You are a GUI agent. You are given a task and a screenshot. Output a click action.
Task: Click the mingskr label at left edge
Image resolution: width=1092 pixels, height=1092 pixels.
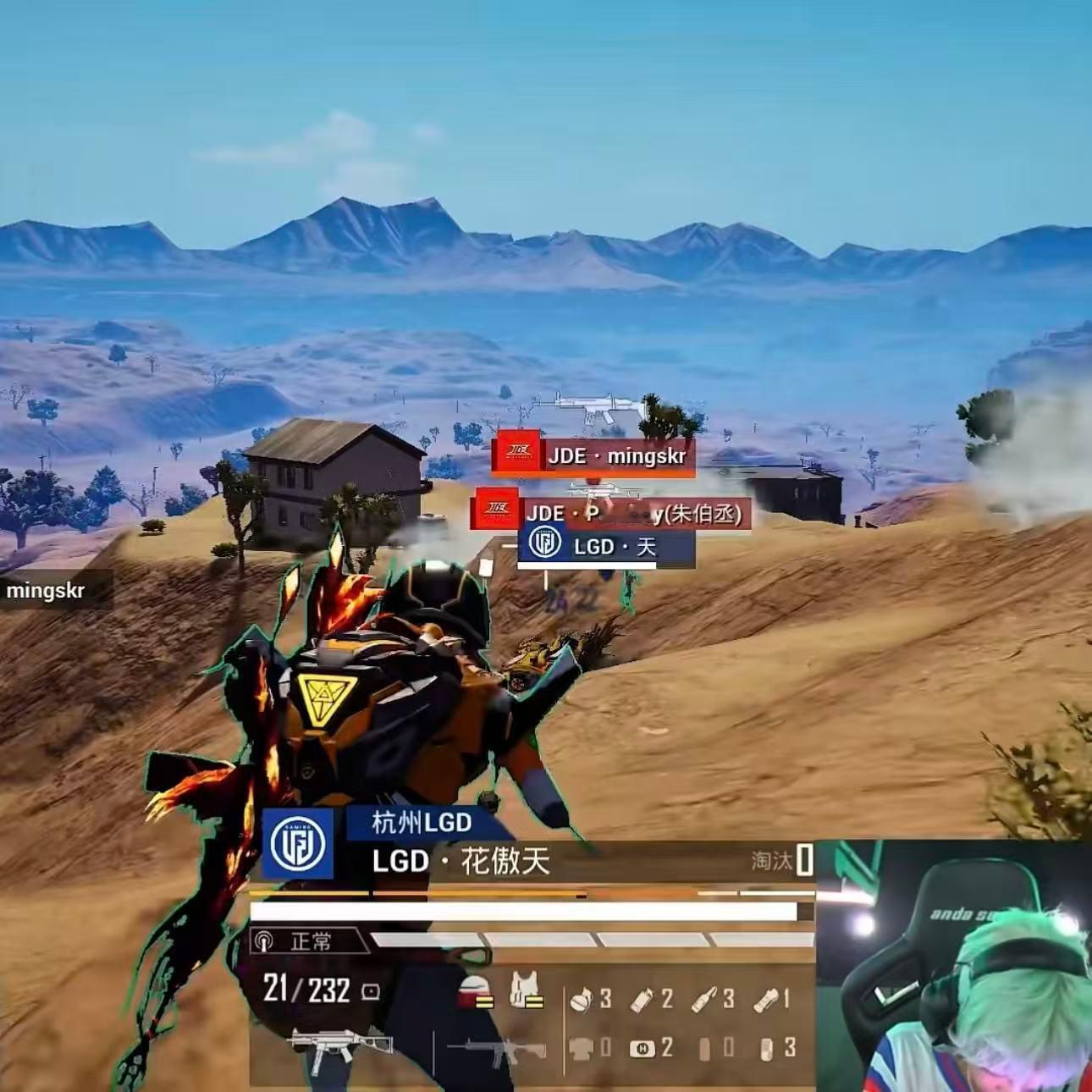tap(47, 590)
